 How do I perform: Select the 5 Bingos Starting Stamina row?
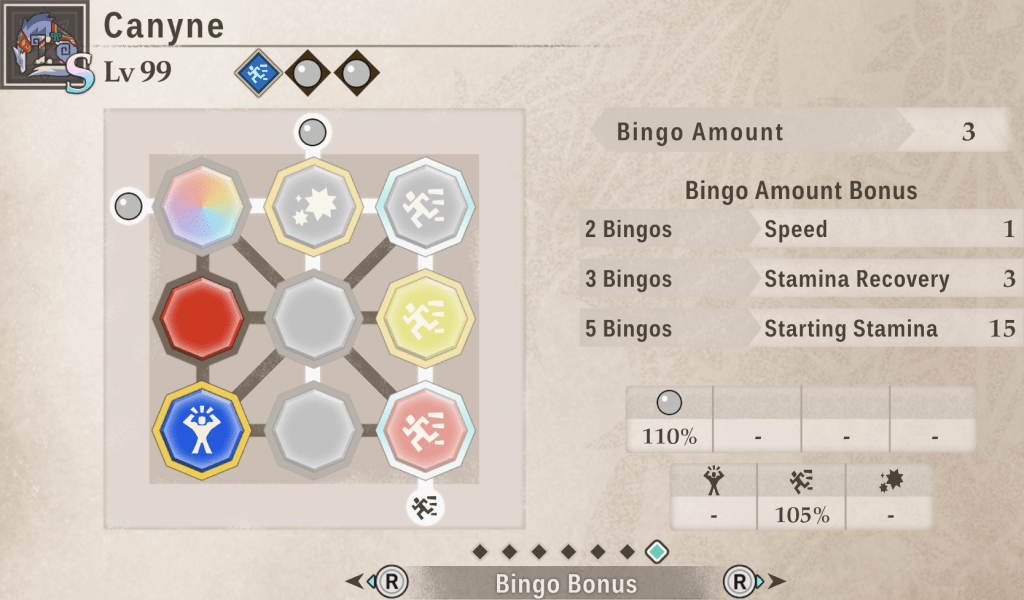800,328
